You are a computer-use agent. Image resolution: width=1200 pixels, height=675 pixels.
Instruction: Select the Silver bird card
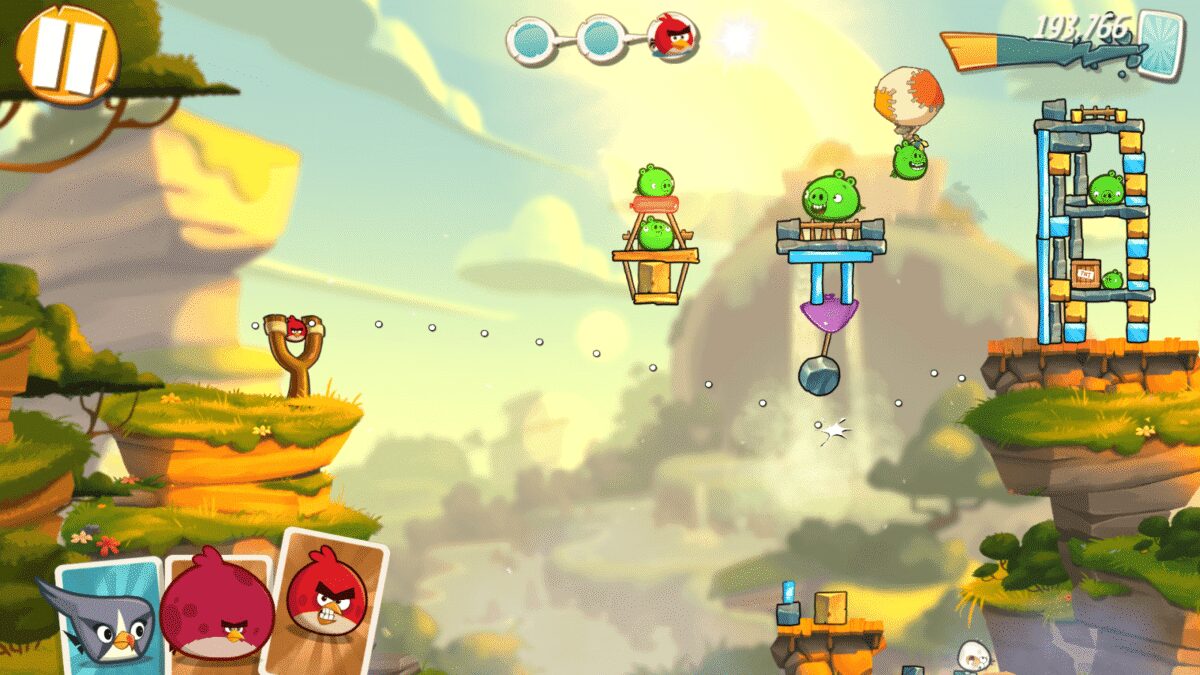point(108,612)
